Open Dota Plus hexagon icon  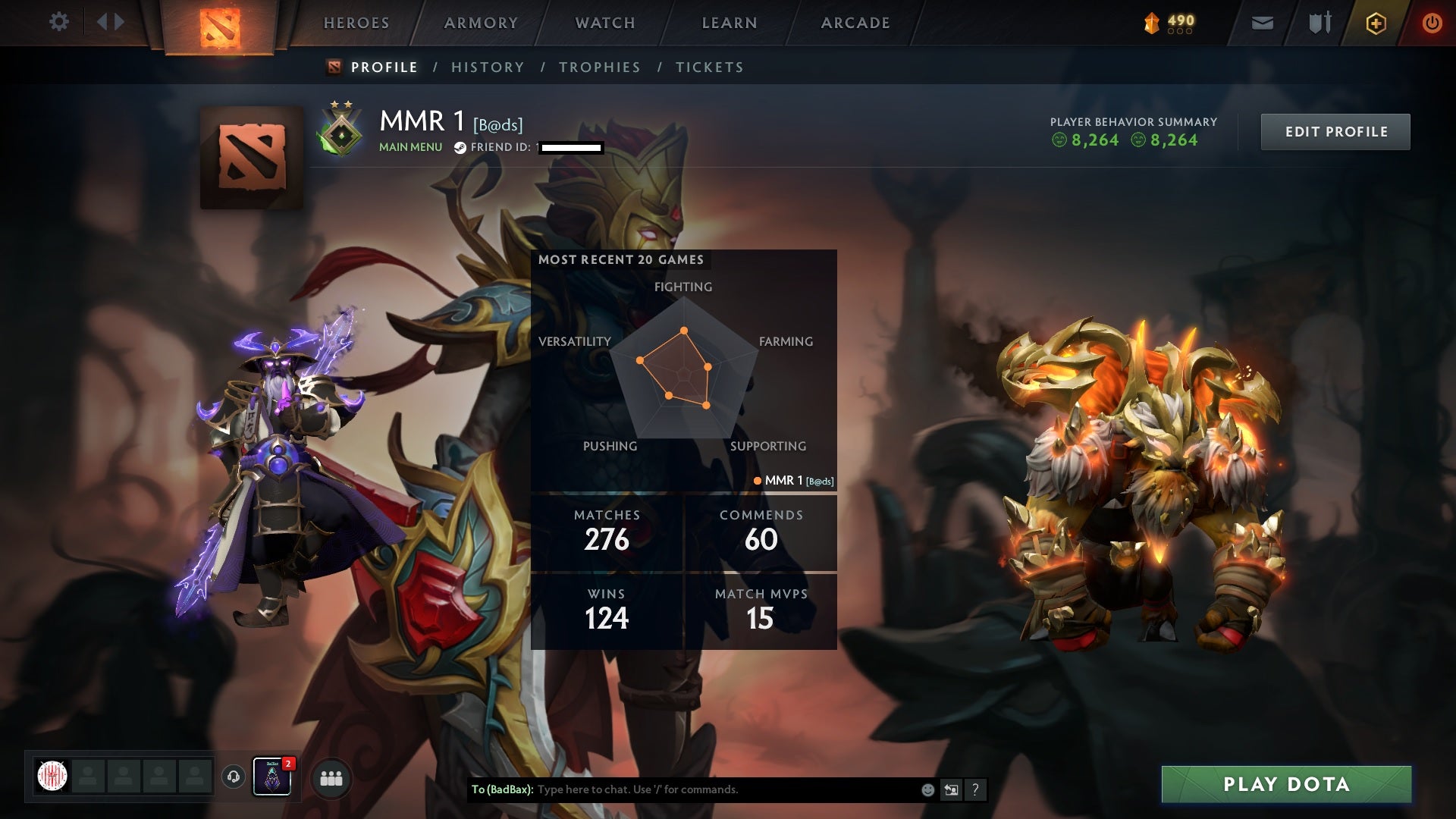click(1375, 23)
